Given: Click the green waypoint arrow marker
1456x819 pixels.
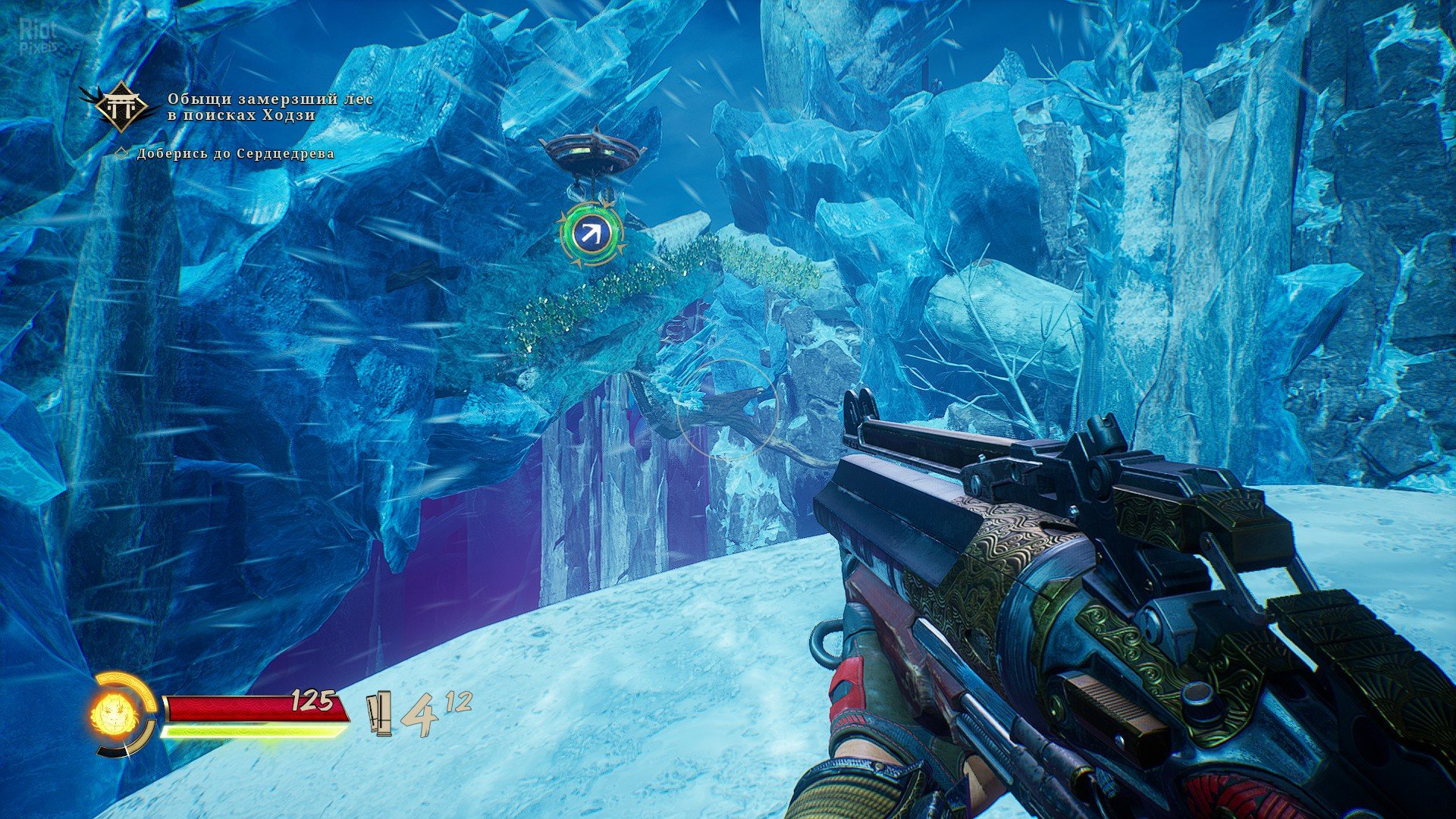Looking at the screenshot, I should 592,234.
